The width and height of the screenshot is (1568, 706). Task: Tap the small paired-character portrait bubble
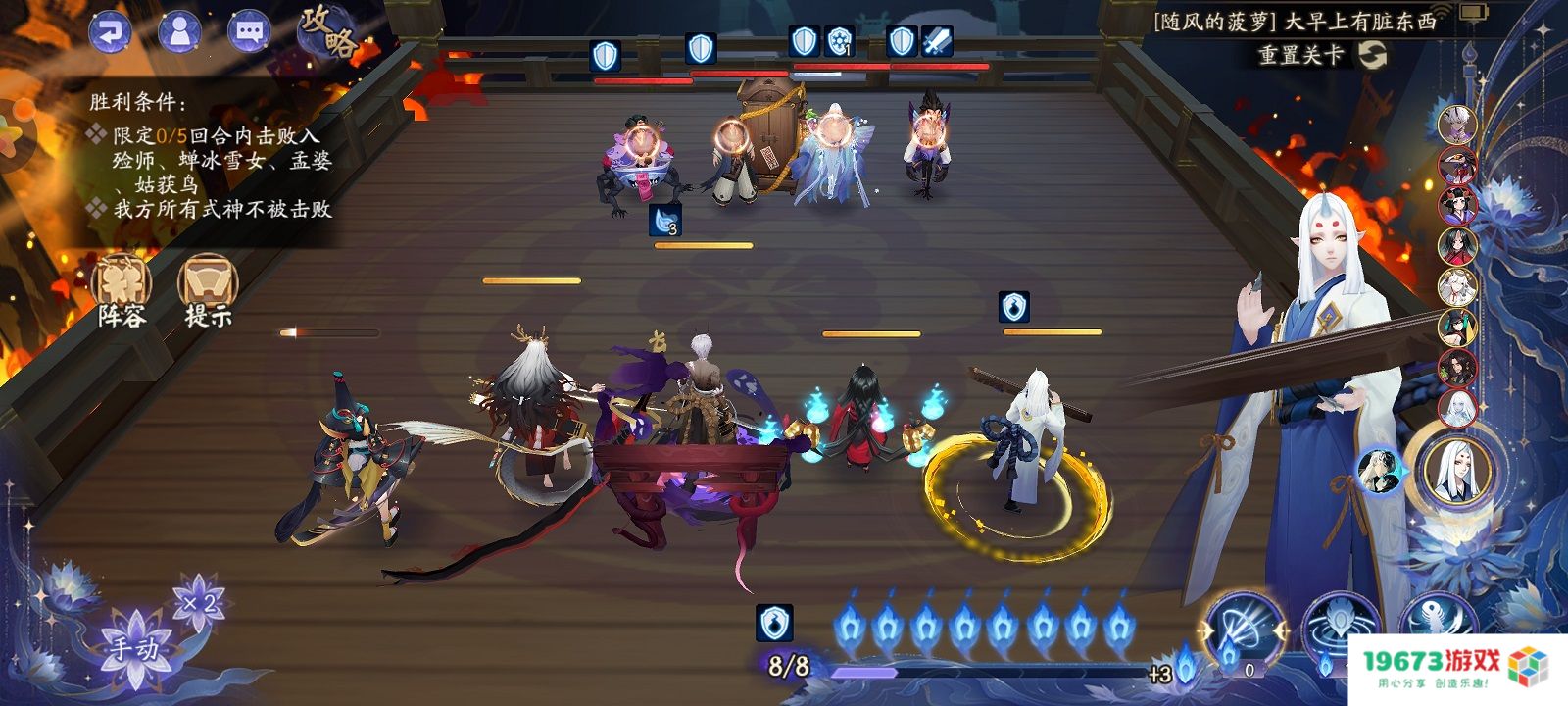coord(1379,471)
